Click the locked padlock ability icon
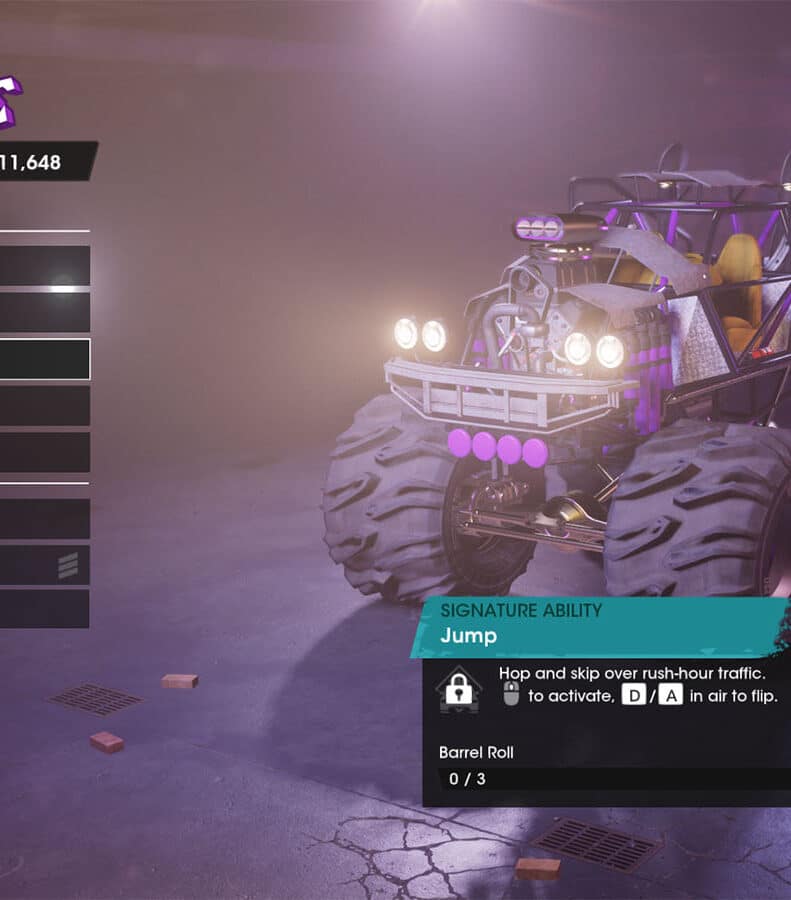 click(x=458, y=690)
